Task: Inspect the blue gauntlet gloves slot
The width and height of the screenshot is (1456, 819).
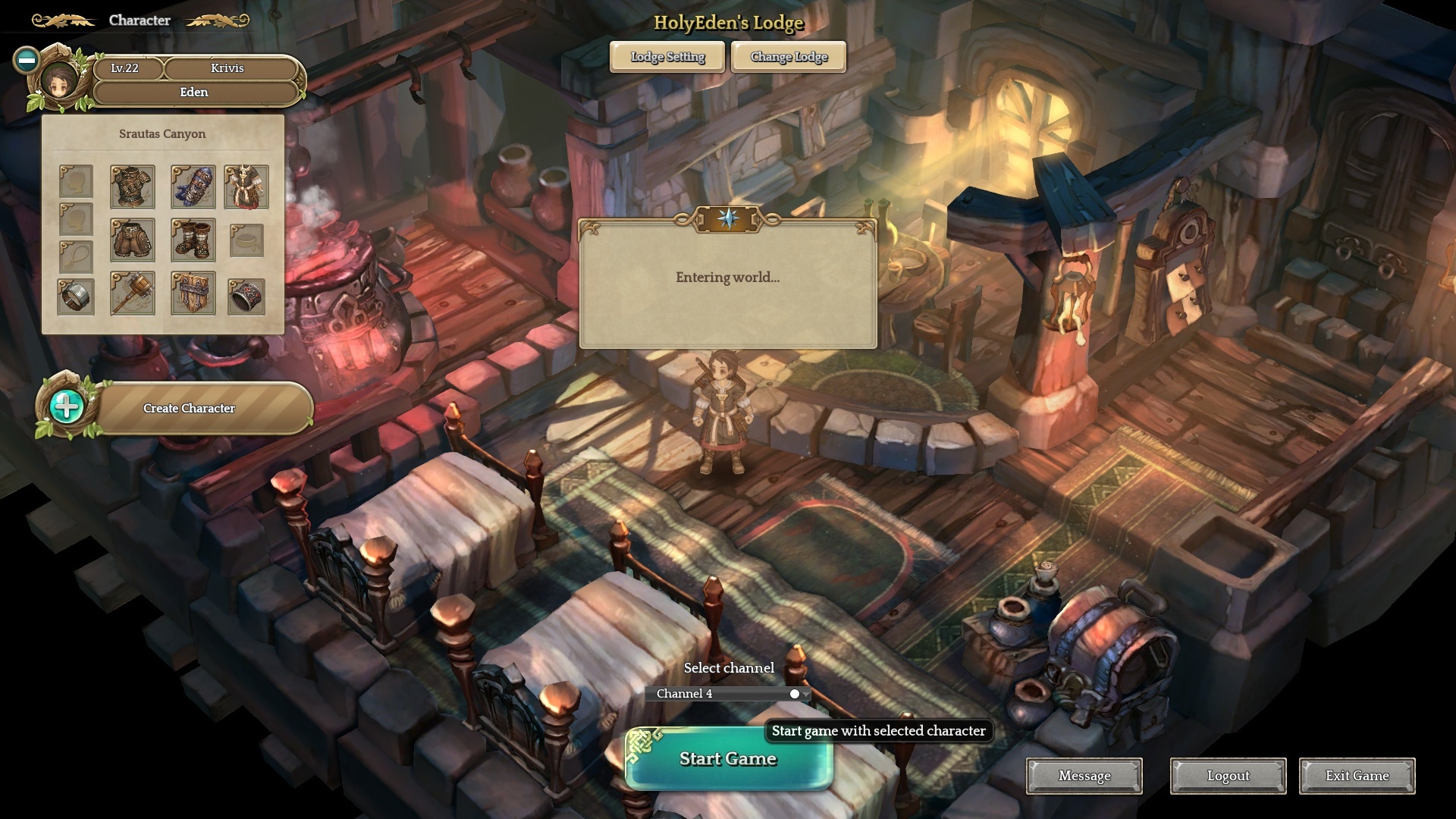Action: click(x=193, y=187)
